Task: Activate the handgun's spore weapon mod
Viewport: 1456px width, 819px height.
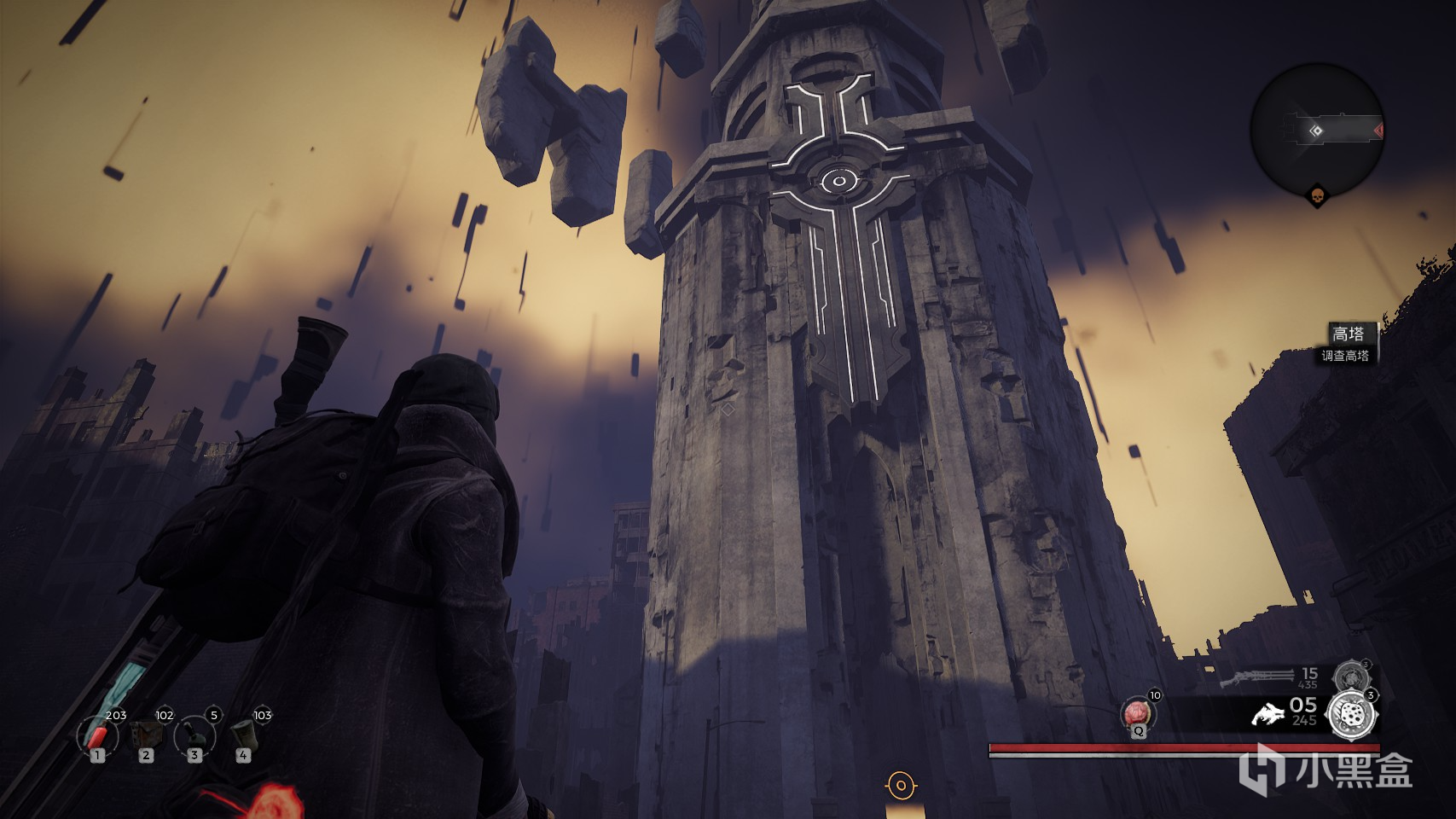Action: (x=1352, y=712)
